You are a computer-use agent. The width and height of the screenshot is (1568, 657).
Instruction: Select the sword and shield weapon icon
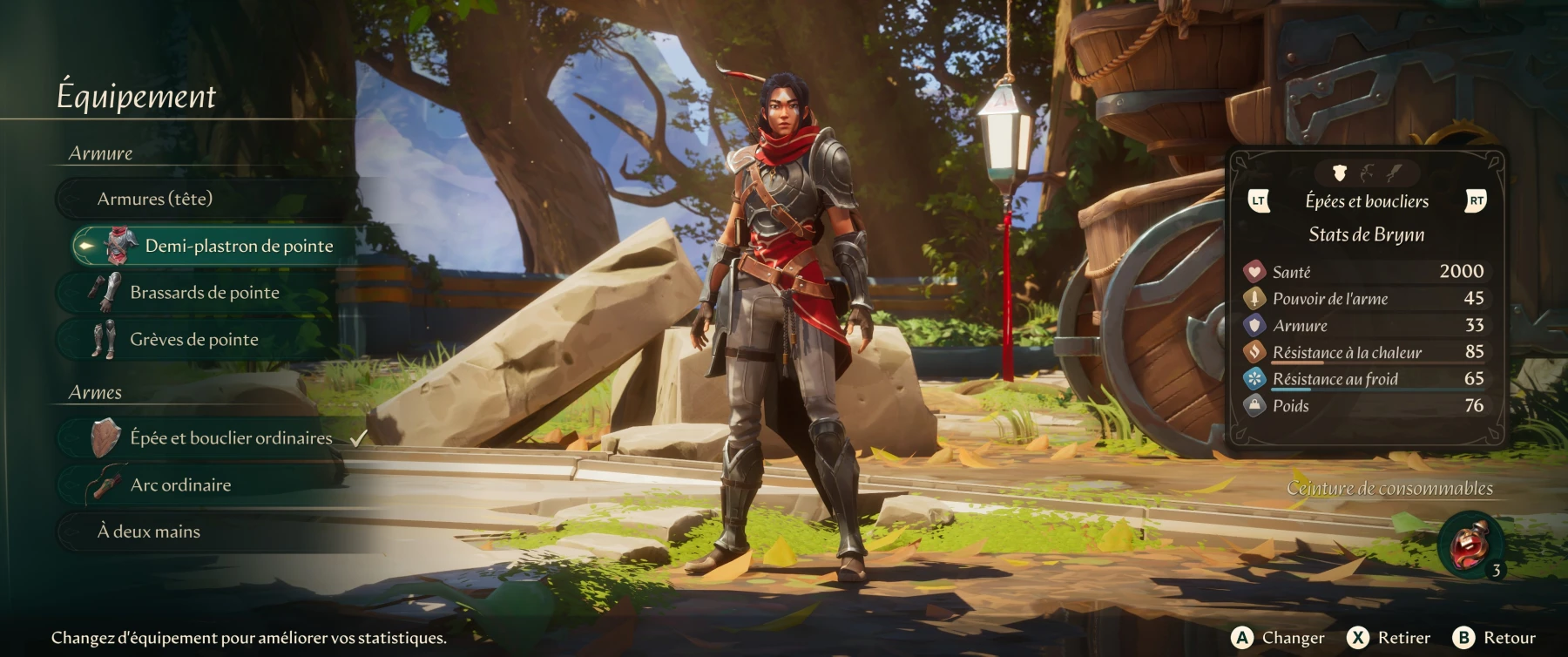point(1340,172)
